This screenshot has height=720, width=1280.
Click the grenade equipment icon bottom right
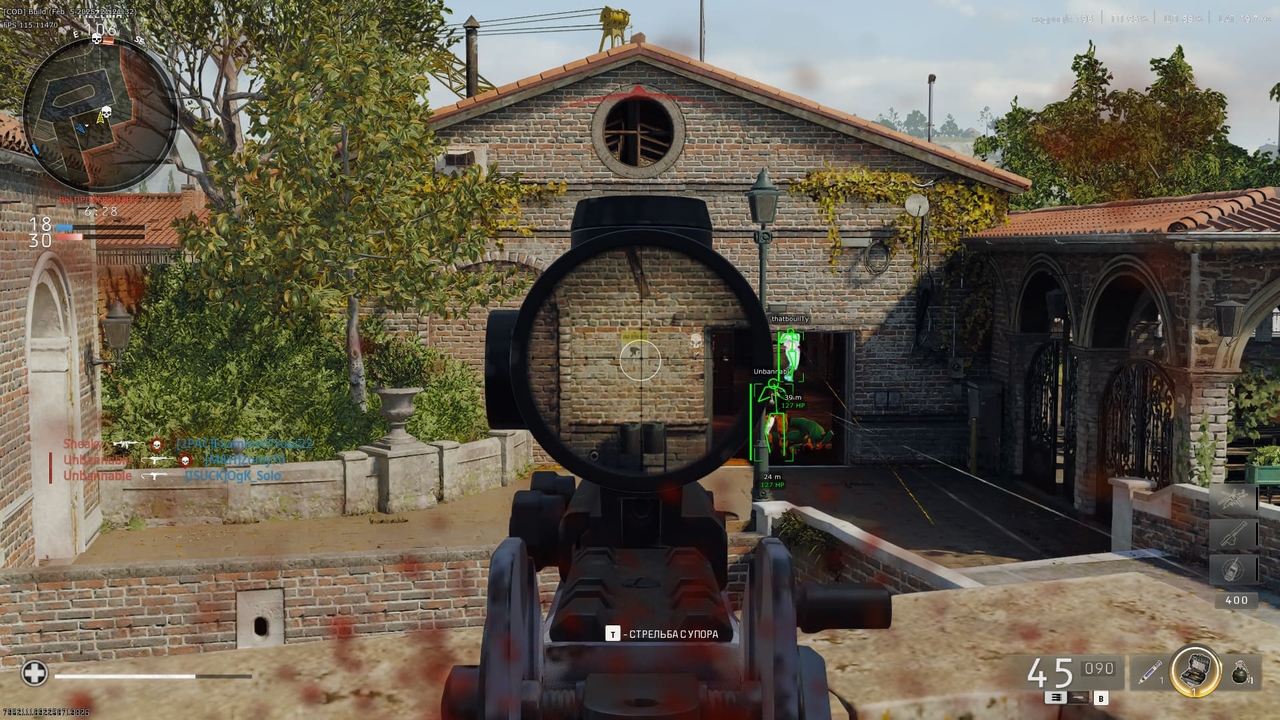[1241, 672]
